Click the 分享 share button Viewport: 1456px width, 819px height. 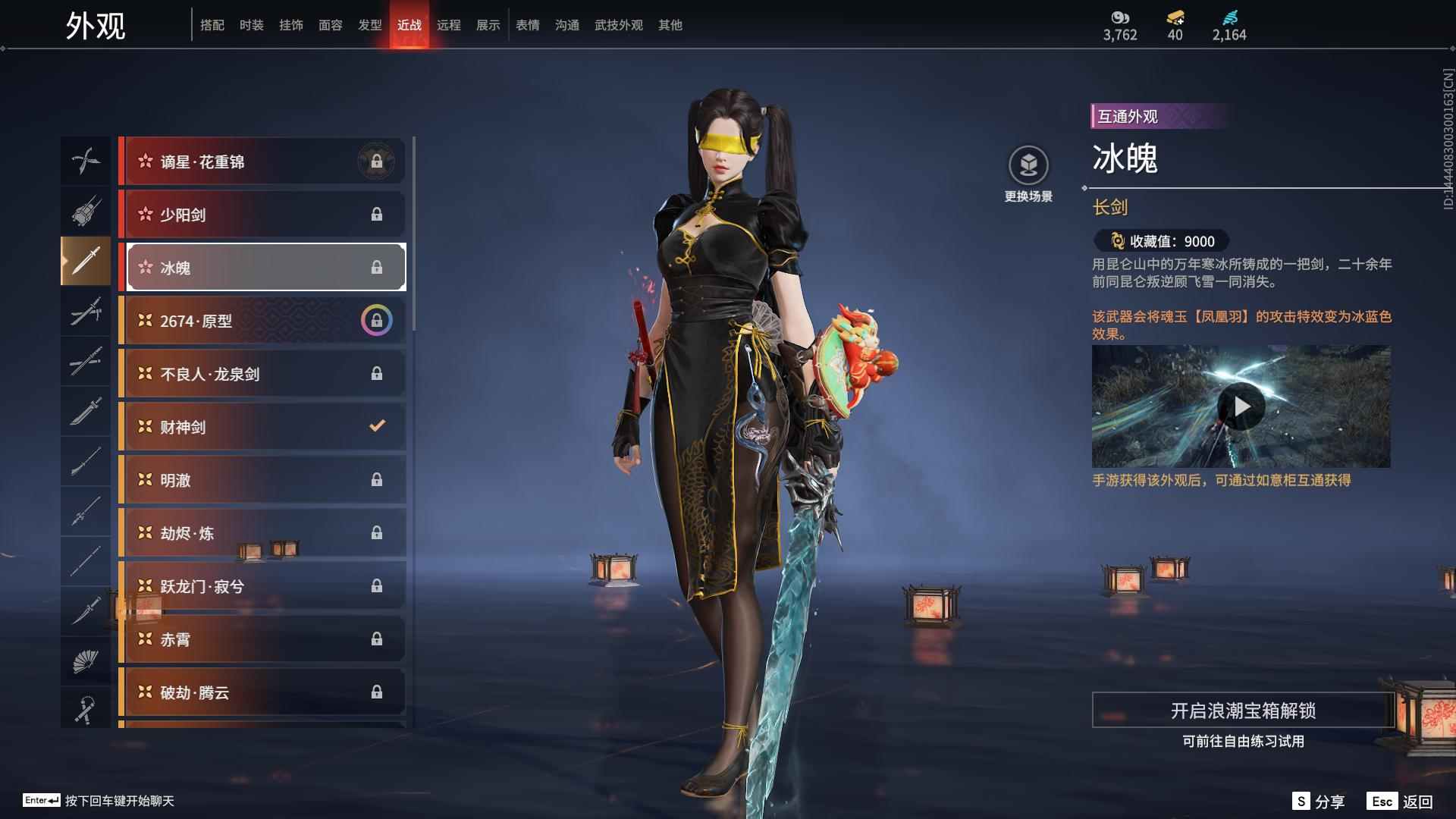point(1319,802)
